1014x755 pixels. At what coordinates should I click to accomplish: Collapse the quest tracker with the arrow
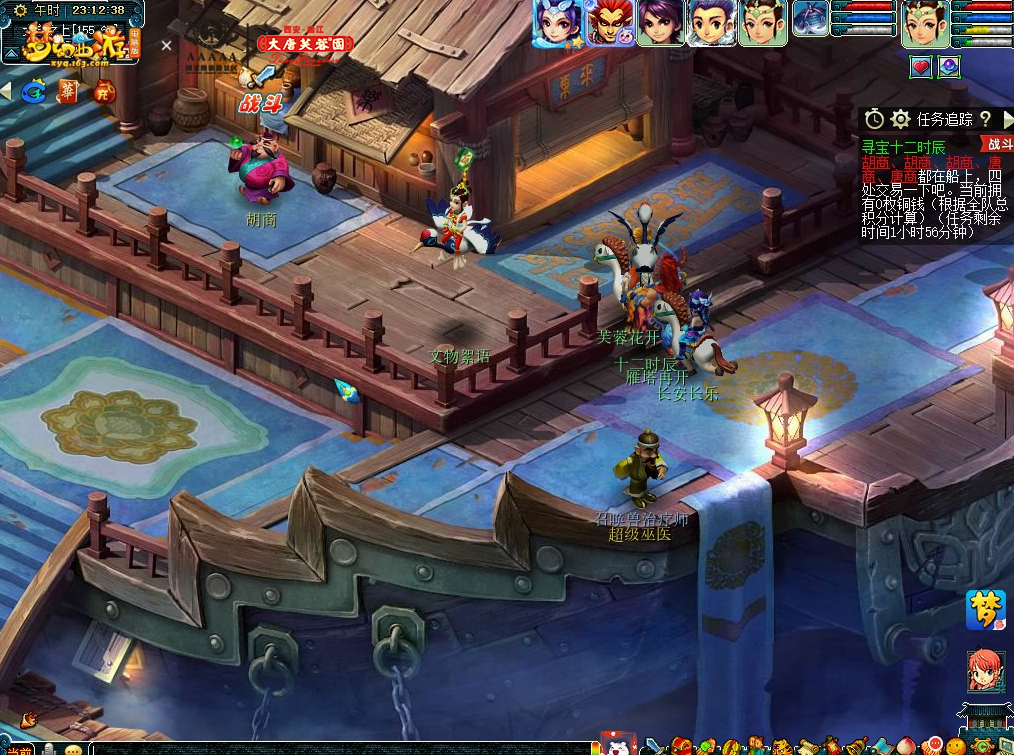(1007, 119)
